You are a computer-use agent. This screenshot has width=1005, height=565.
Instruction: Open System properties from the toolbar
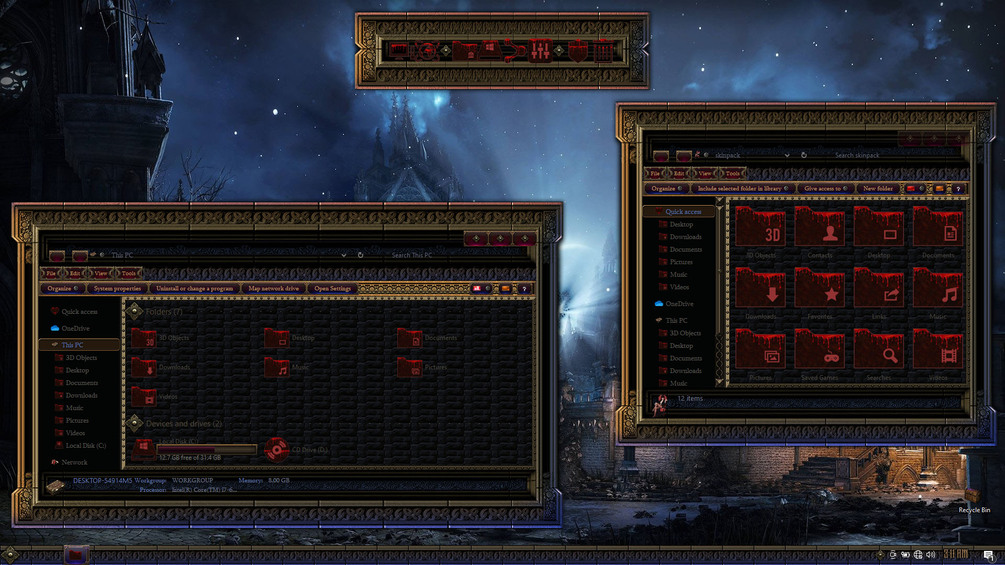pos(117,288)
